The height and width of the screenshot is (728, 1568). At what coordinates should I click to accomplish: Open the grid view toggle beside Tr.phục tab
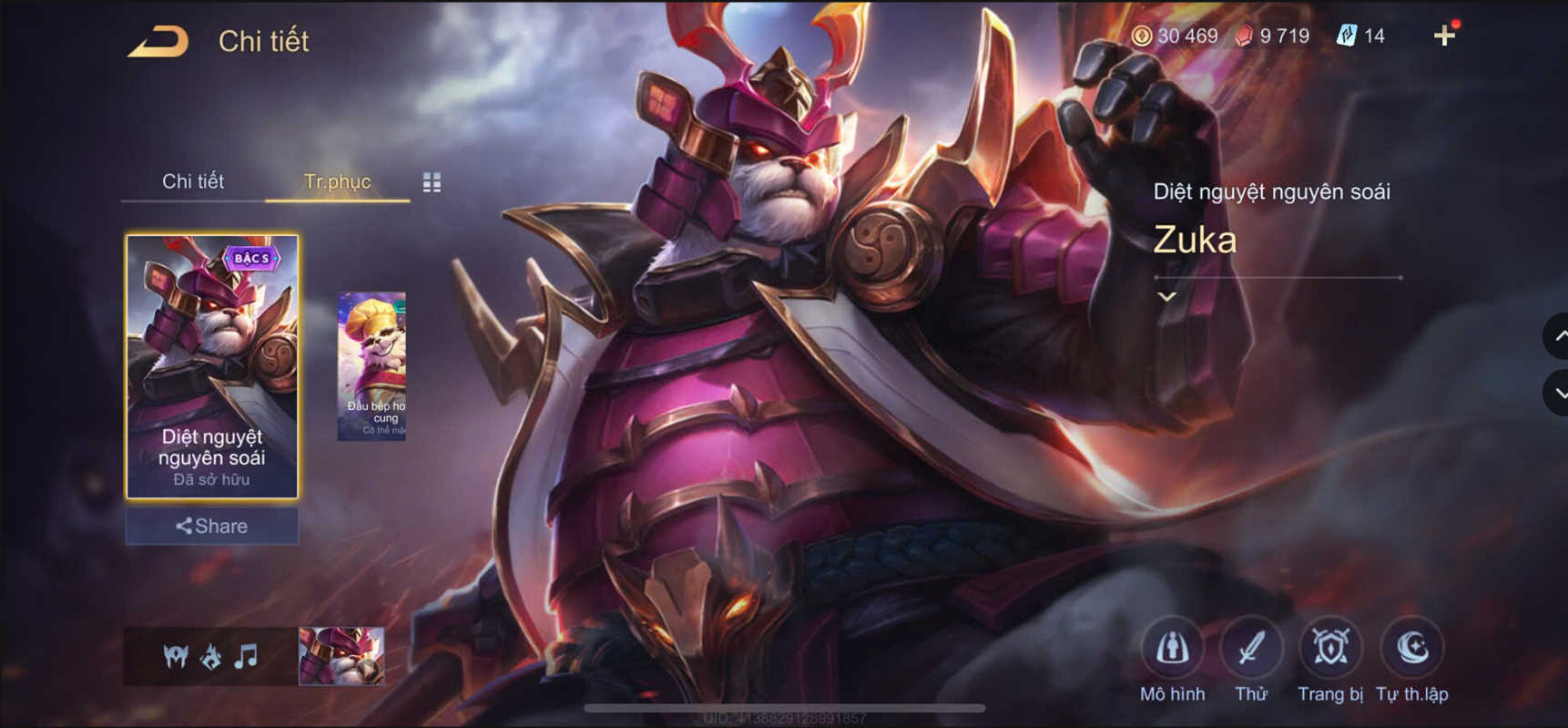tap(431, 181)
